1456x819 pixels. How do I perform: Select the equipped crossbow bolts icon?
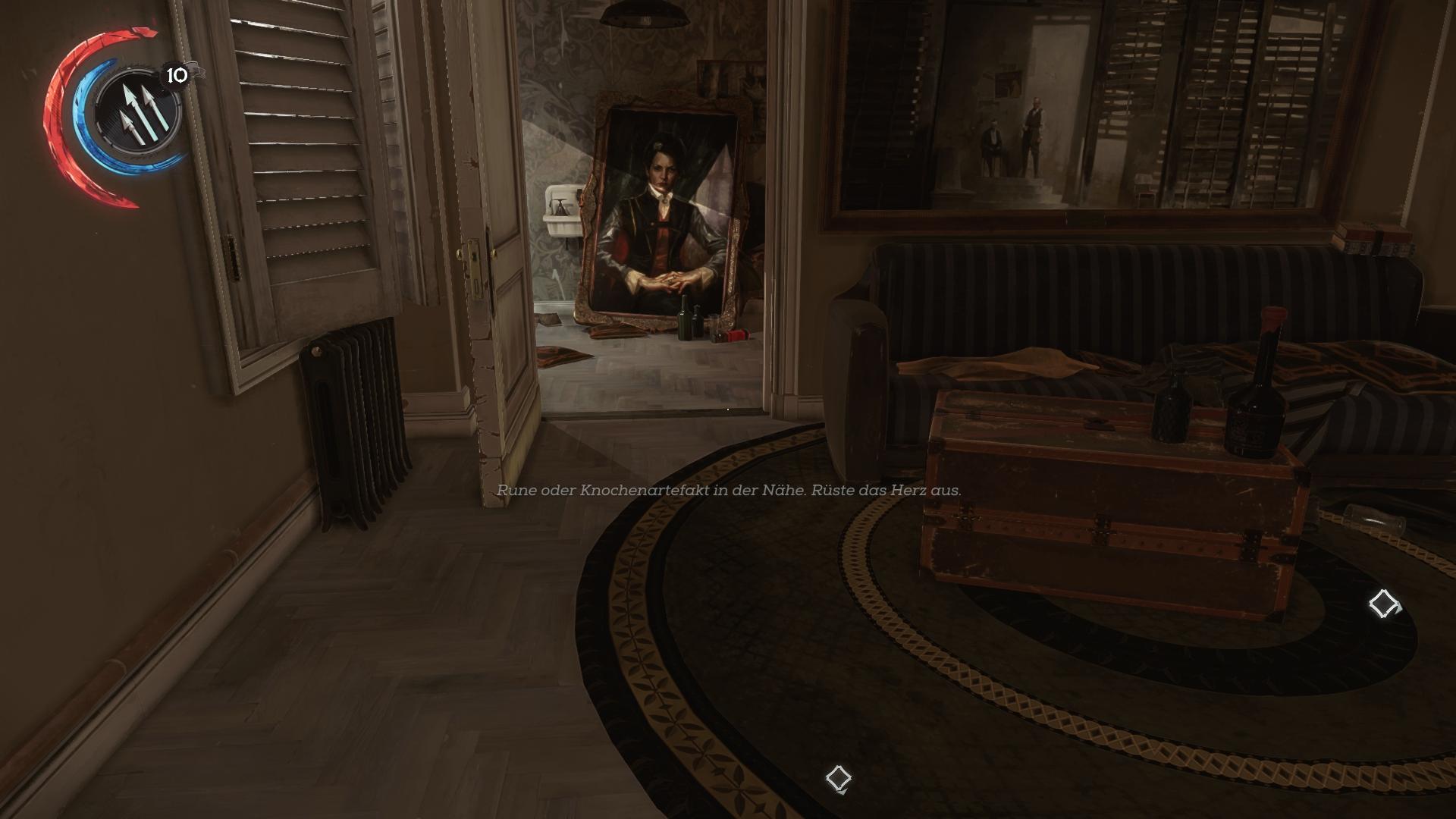[140, 111]
